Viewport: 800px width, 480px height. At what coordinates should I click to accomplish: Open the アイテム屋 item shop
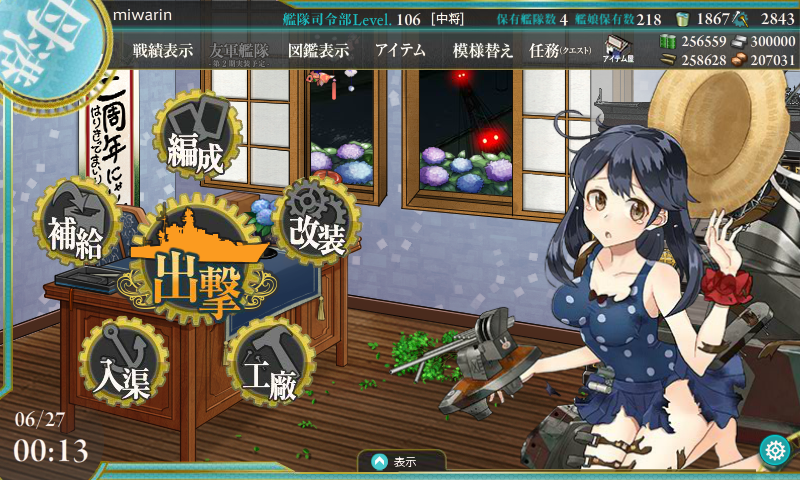(621, 50)
